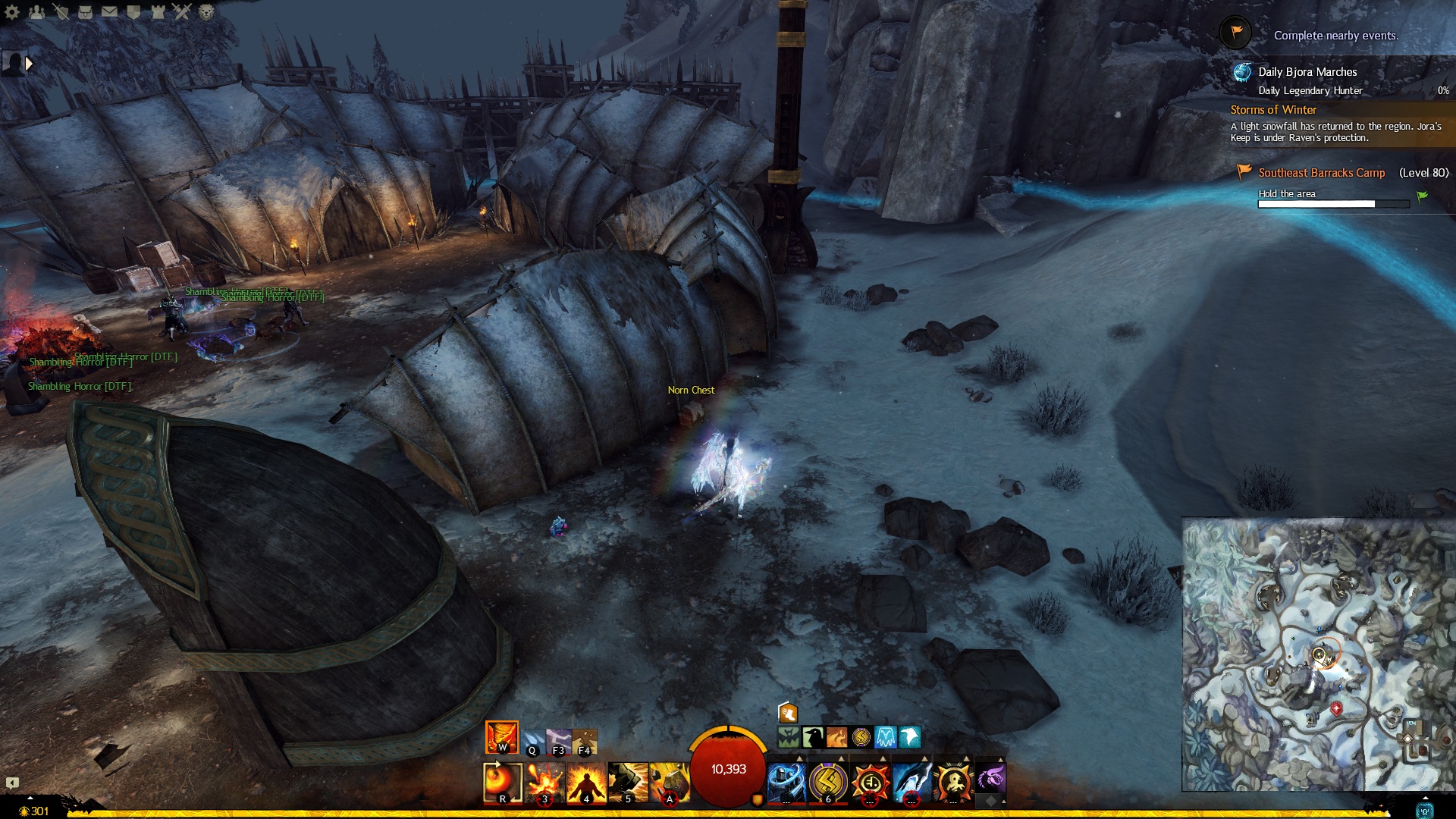
Task: Open the World vs World castle icon
Action: click(157, 11)
